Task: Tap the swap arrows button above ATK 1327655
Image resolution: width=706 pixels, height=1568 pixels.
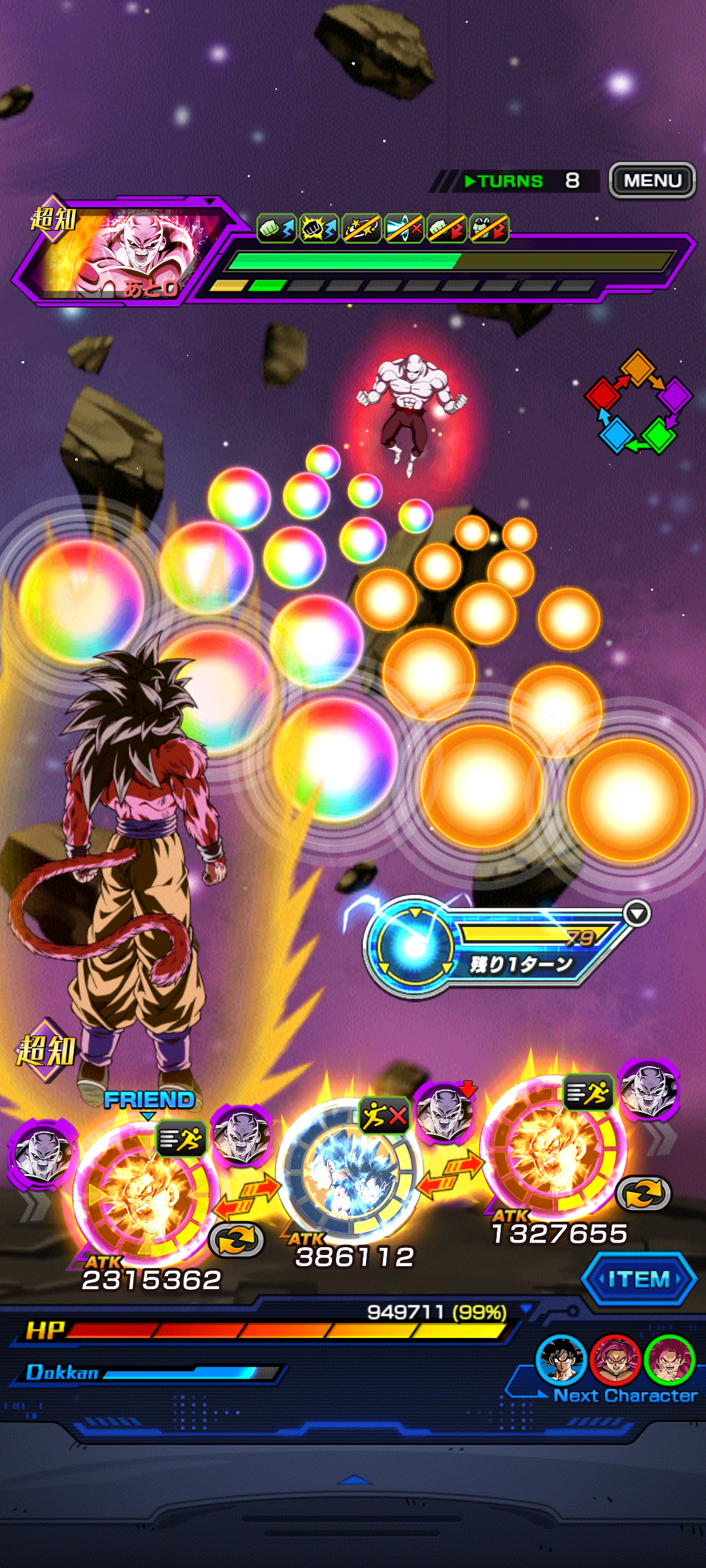Action: click(644, 1194)
